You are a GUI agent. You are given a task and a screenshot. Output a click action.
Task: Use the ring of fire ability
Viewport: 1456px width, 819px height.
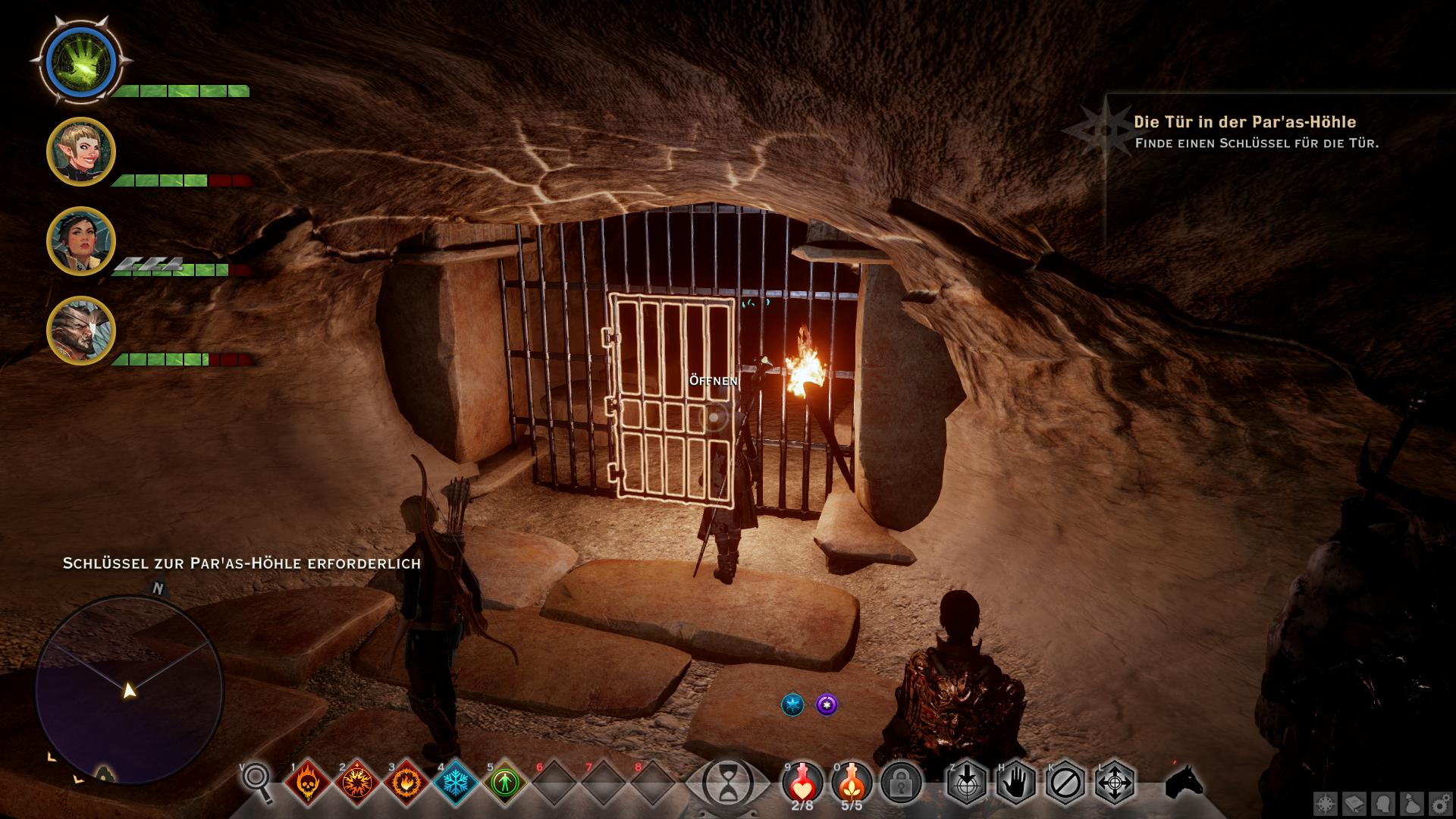[x=406, y=782]
